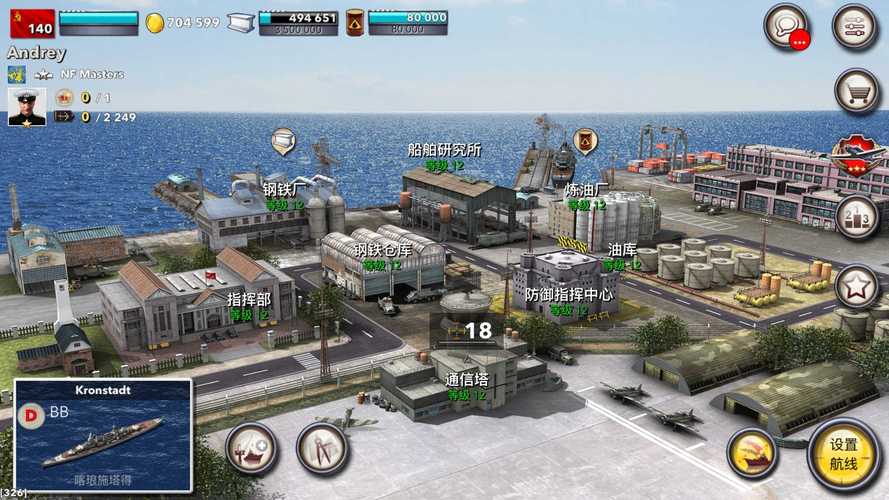Show the leaderboard podium rankings

(x=857, y=217)
